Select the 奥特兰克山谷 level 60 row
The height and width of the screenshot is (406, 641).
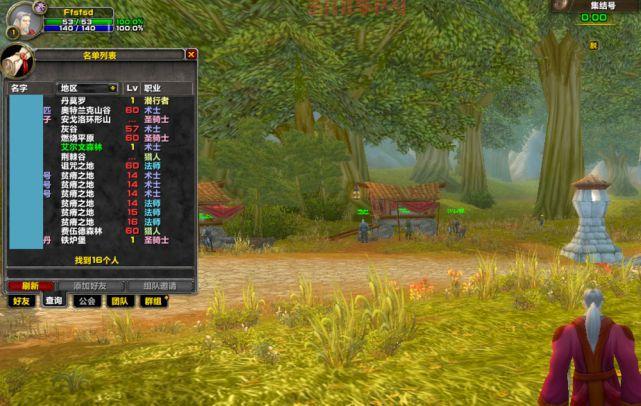[100, 110]
